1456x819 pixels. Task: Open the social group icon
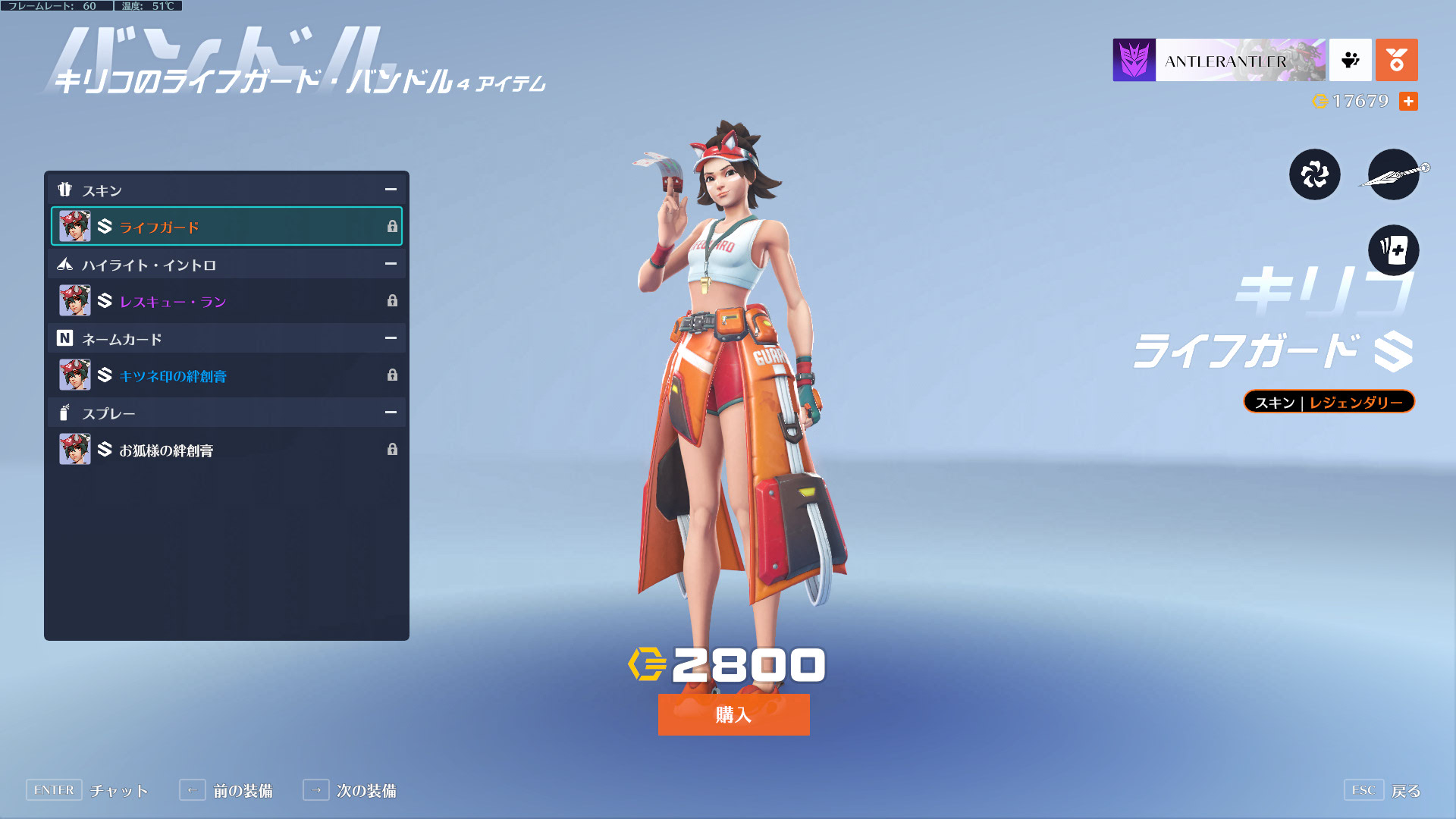point(1350,60)
